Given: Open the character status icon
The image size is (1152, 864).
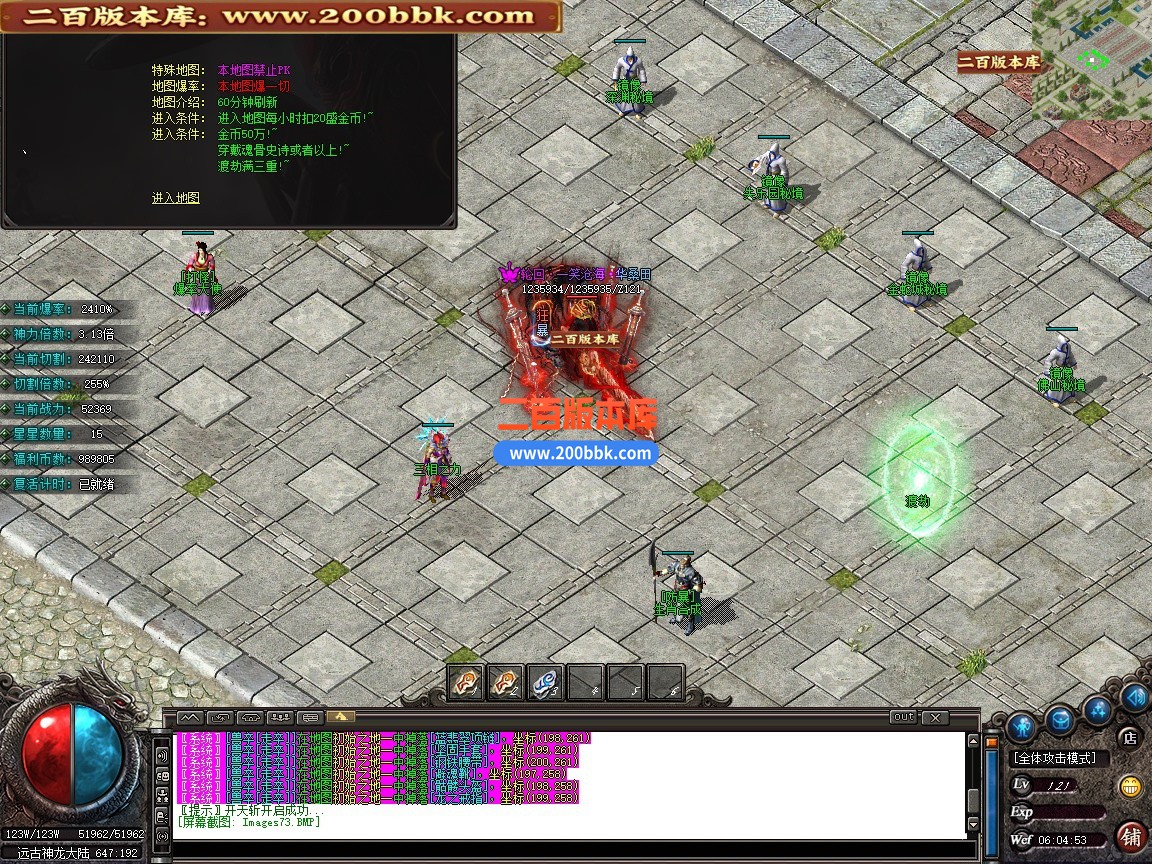Looking at the screenshot, I should [1020, 725].
